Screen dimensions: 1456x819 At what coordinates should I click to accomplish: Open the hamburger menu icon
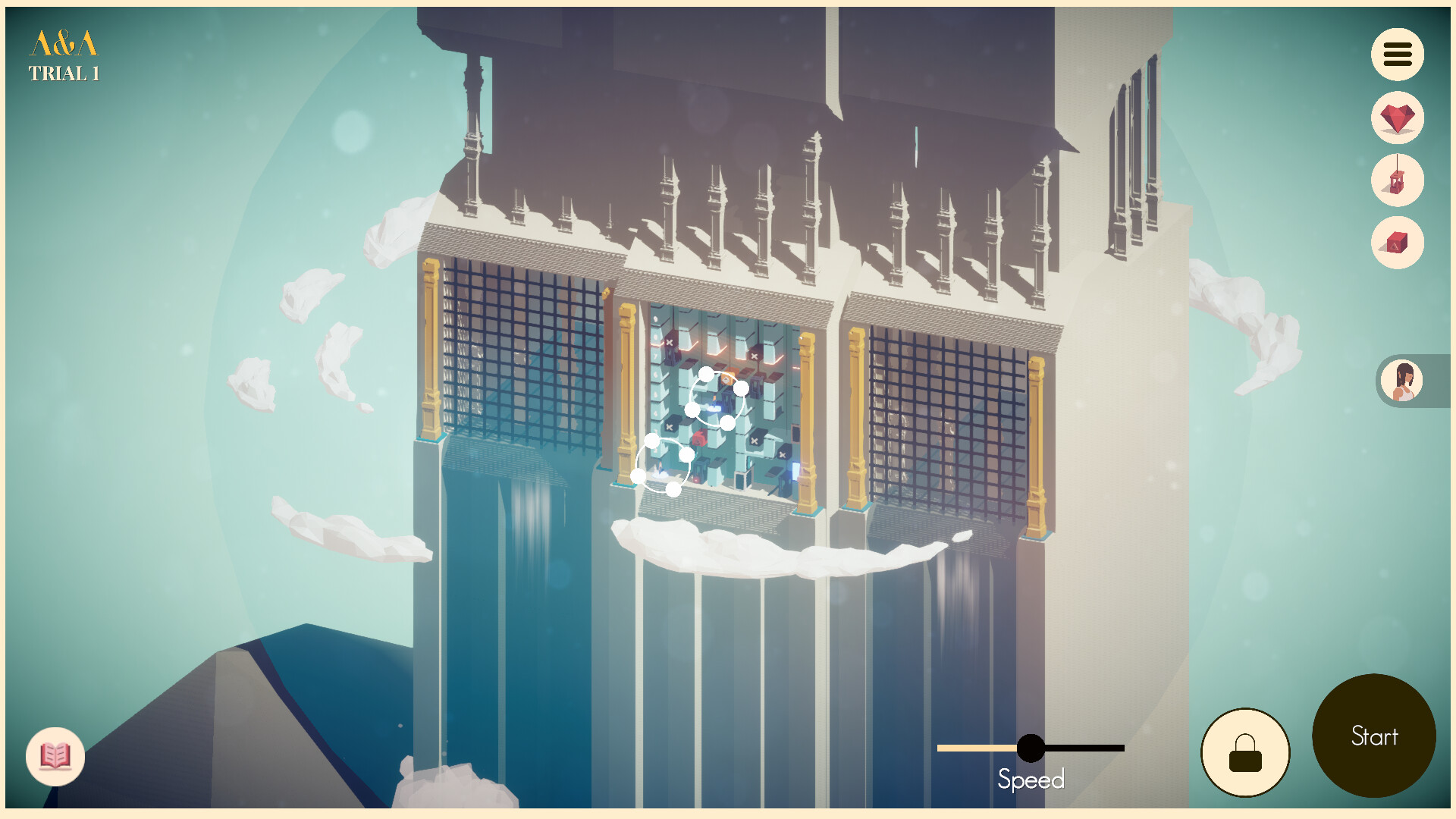(1398, 54)
